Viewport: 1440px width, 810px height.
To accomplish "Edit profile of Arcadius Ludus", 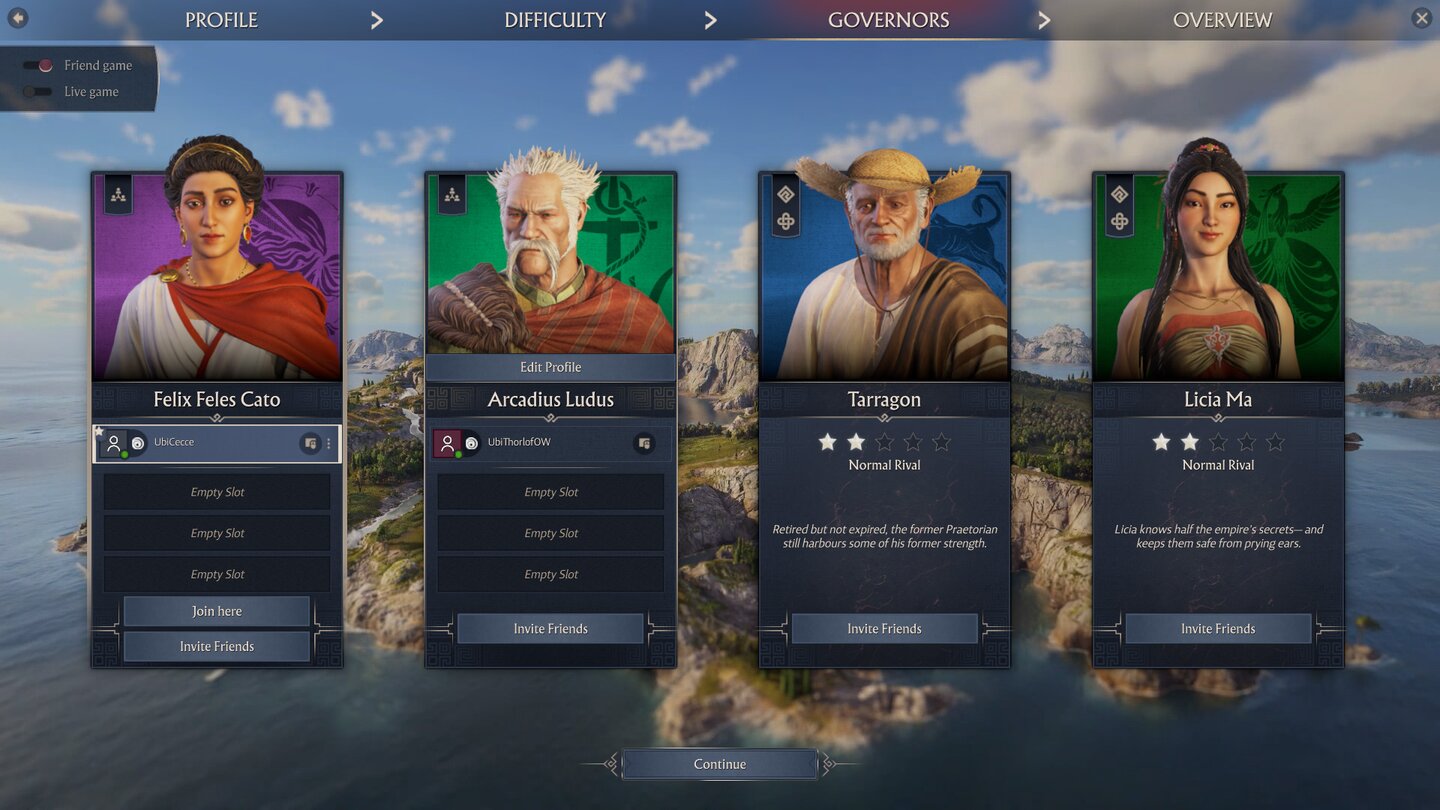I will [550, 367].
